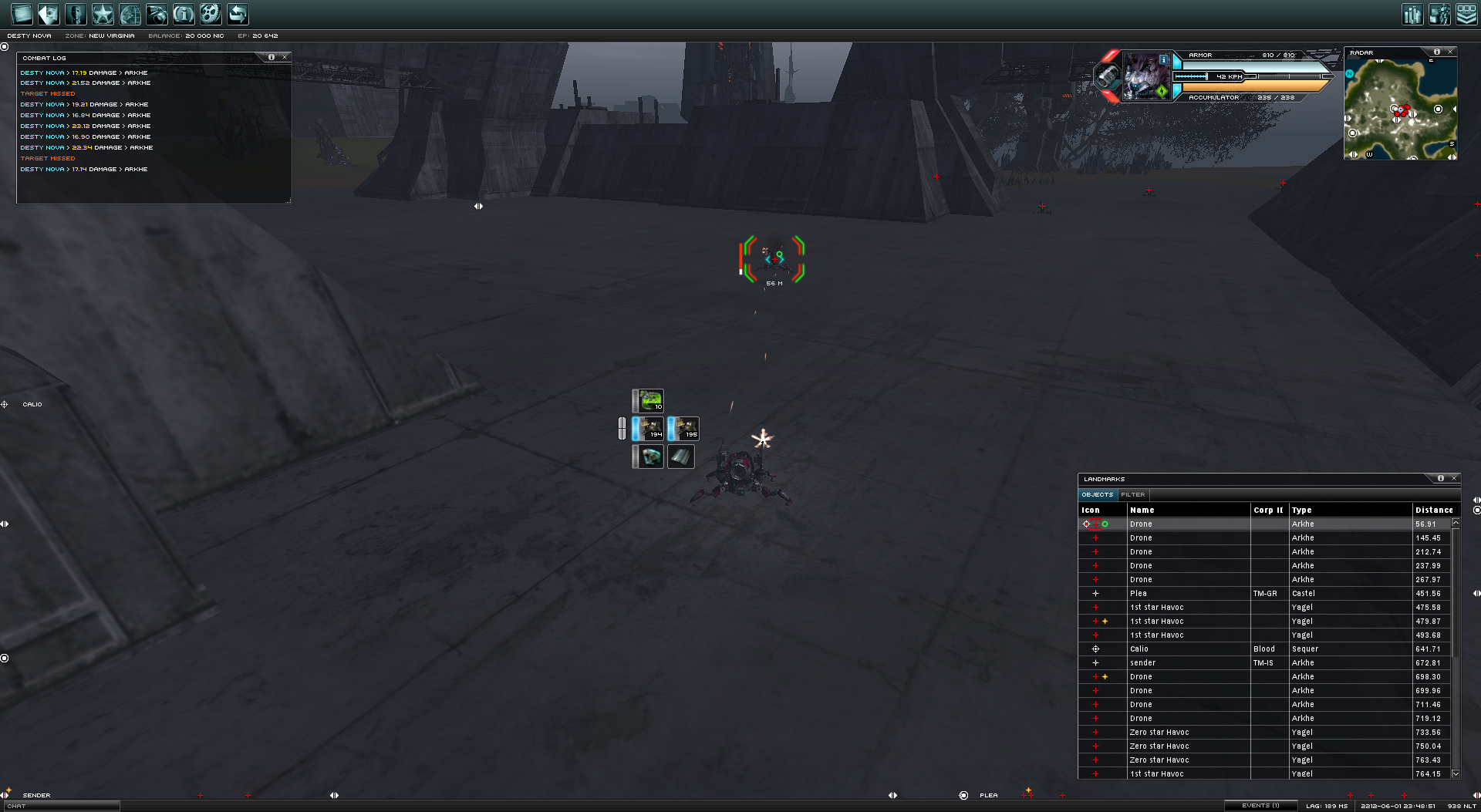
Task: Close the Landmarks window
Action: (1454, 478)
